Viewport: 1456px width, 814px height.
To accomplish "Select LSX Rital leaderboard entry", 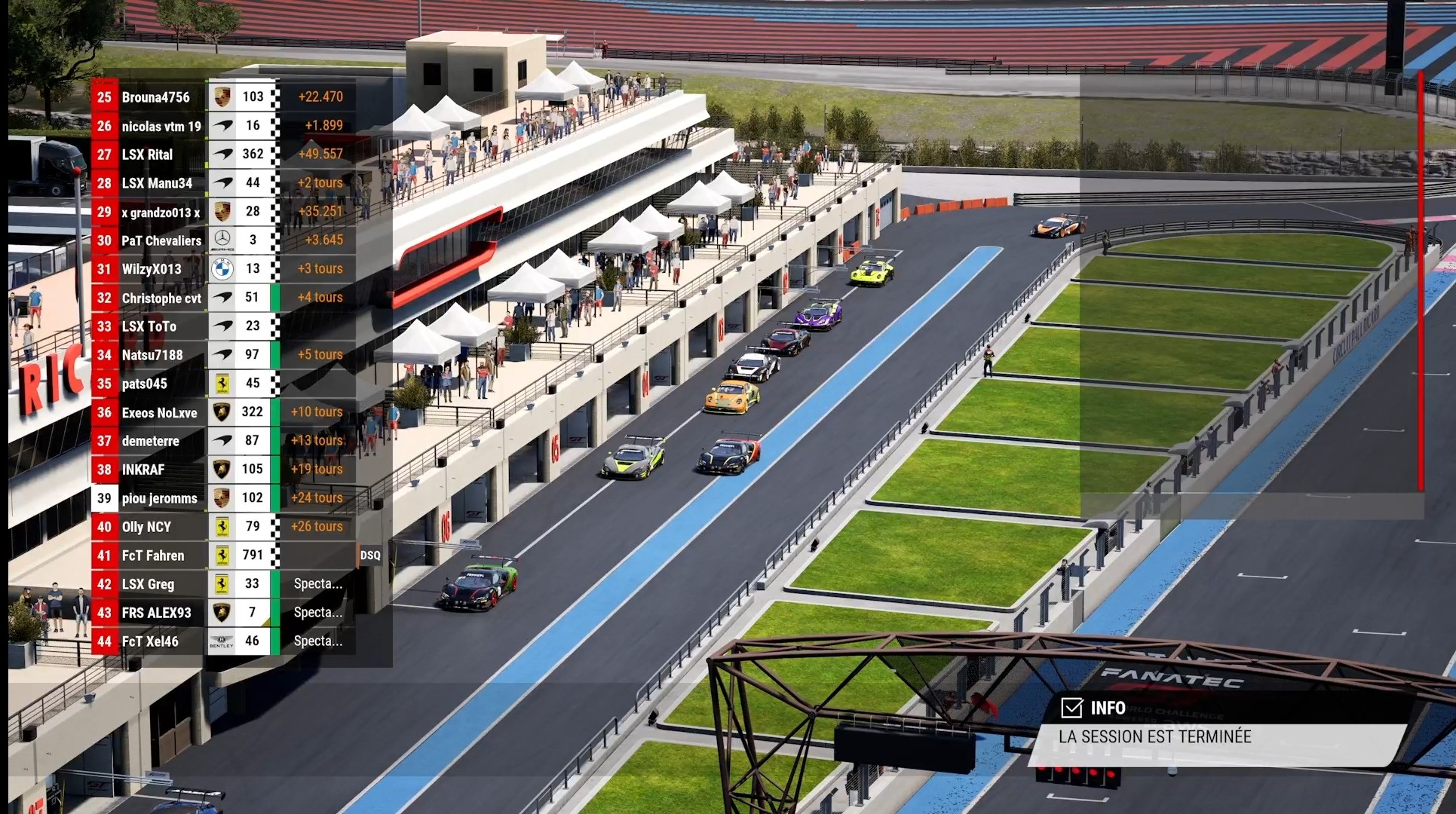I will click(148, 155).
